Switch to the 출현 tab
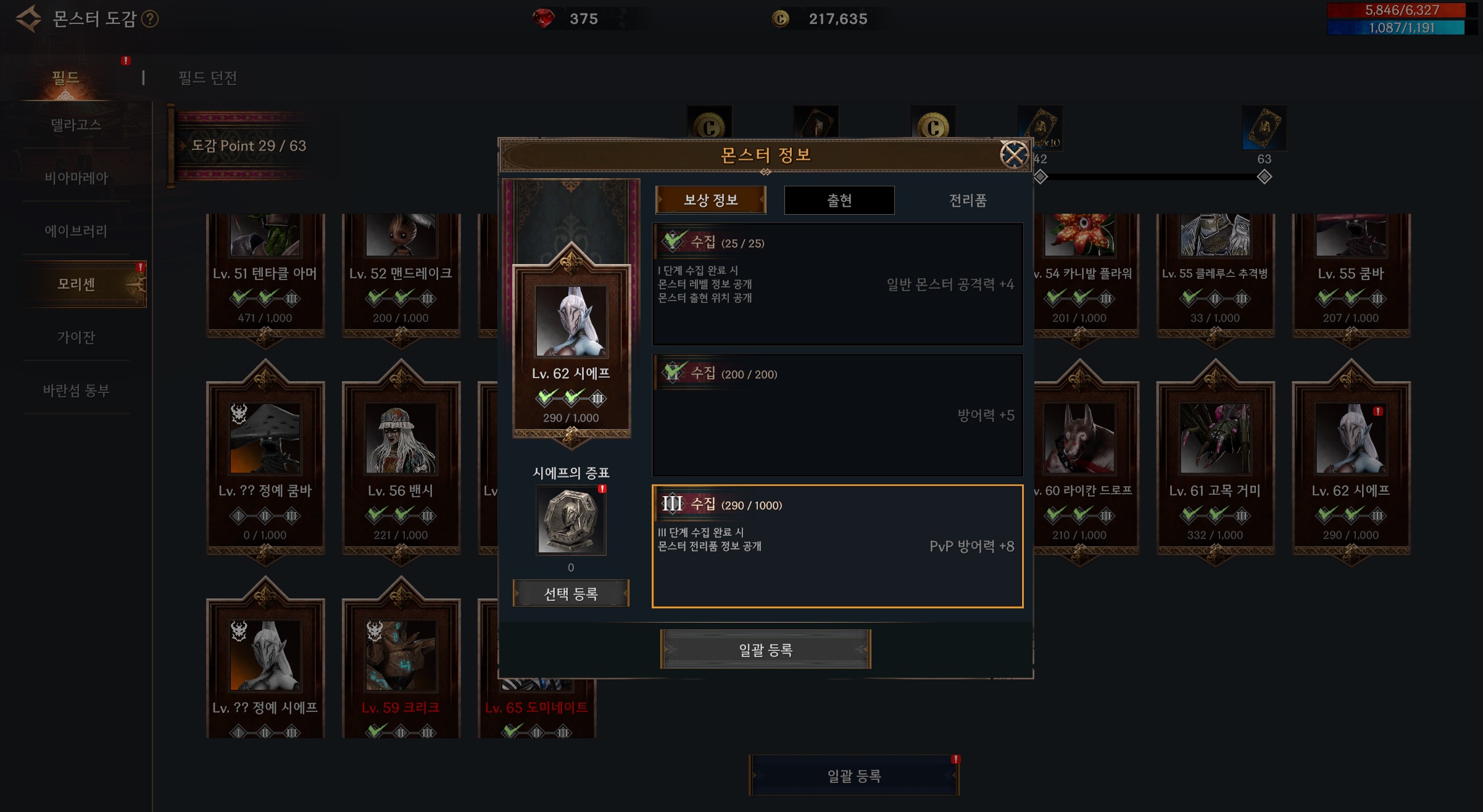 coord(839,200)
